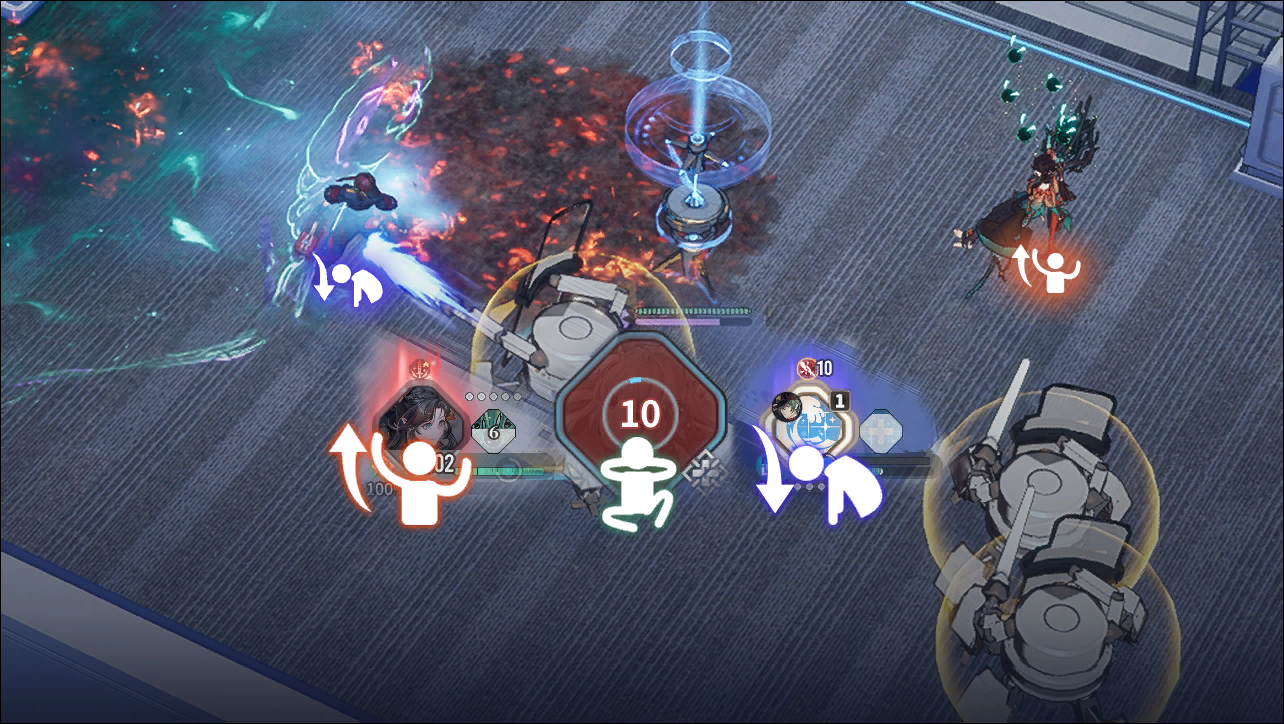Click the faded plus-sign diamond icon

point(881,430)
